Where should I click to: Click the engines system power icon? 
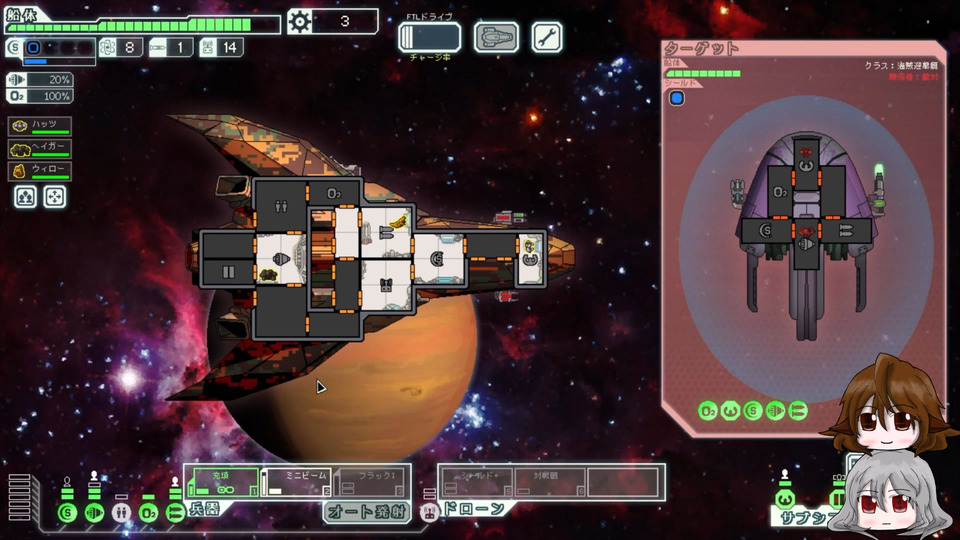94,513
